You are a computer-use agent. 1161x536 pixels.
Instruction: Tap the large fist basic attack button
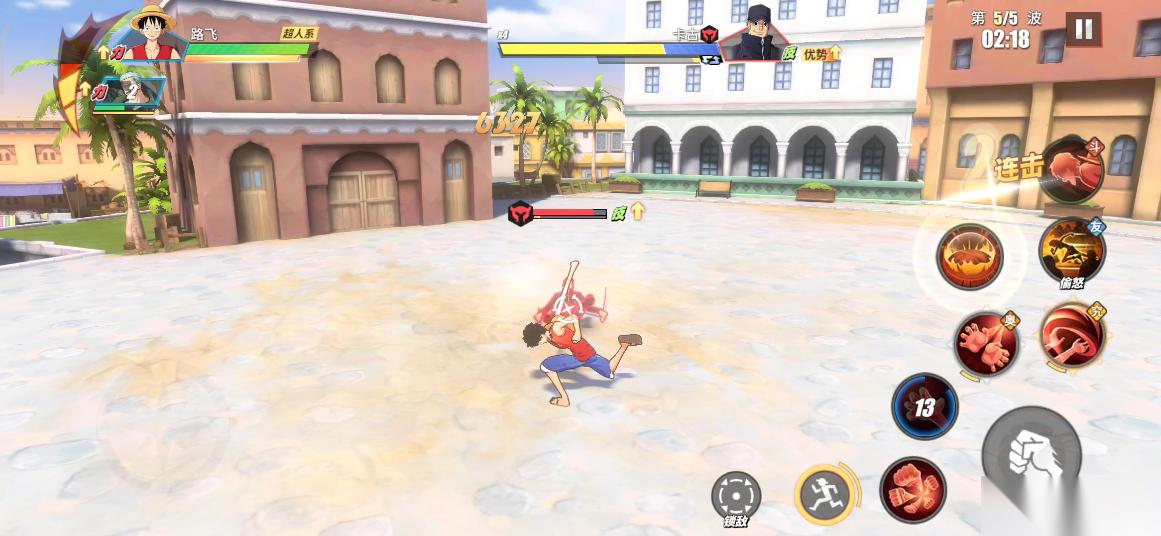click(x=1032, y=456)
